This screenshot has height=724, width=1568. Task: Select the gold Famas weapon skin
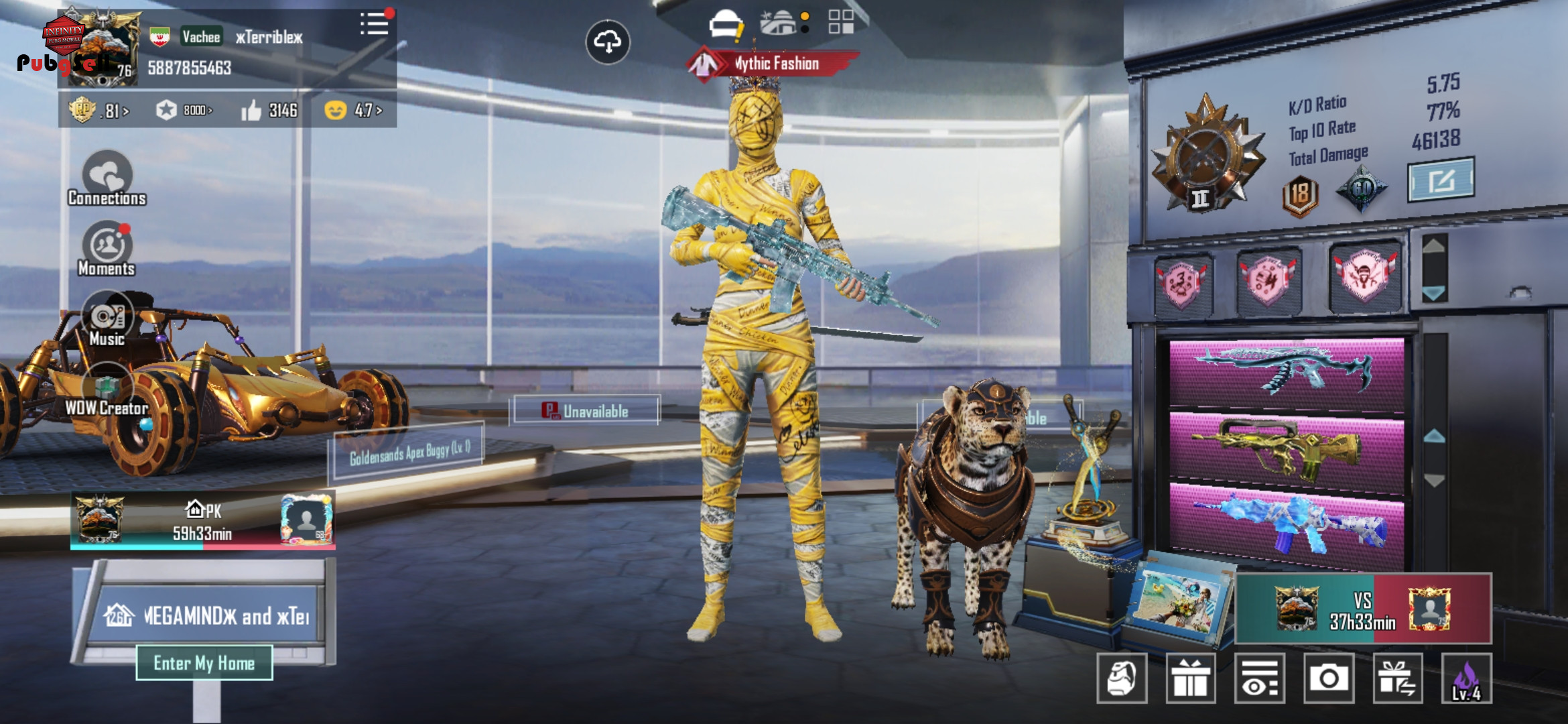1285,447
